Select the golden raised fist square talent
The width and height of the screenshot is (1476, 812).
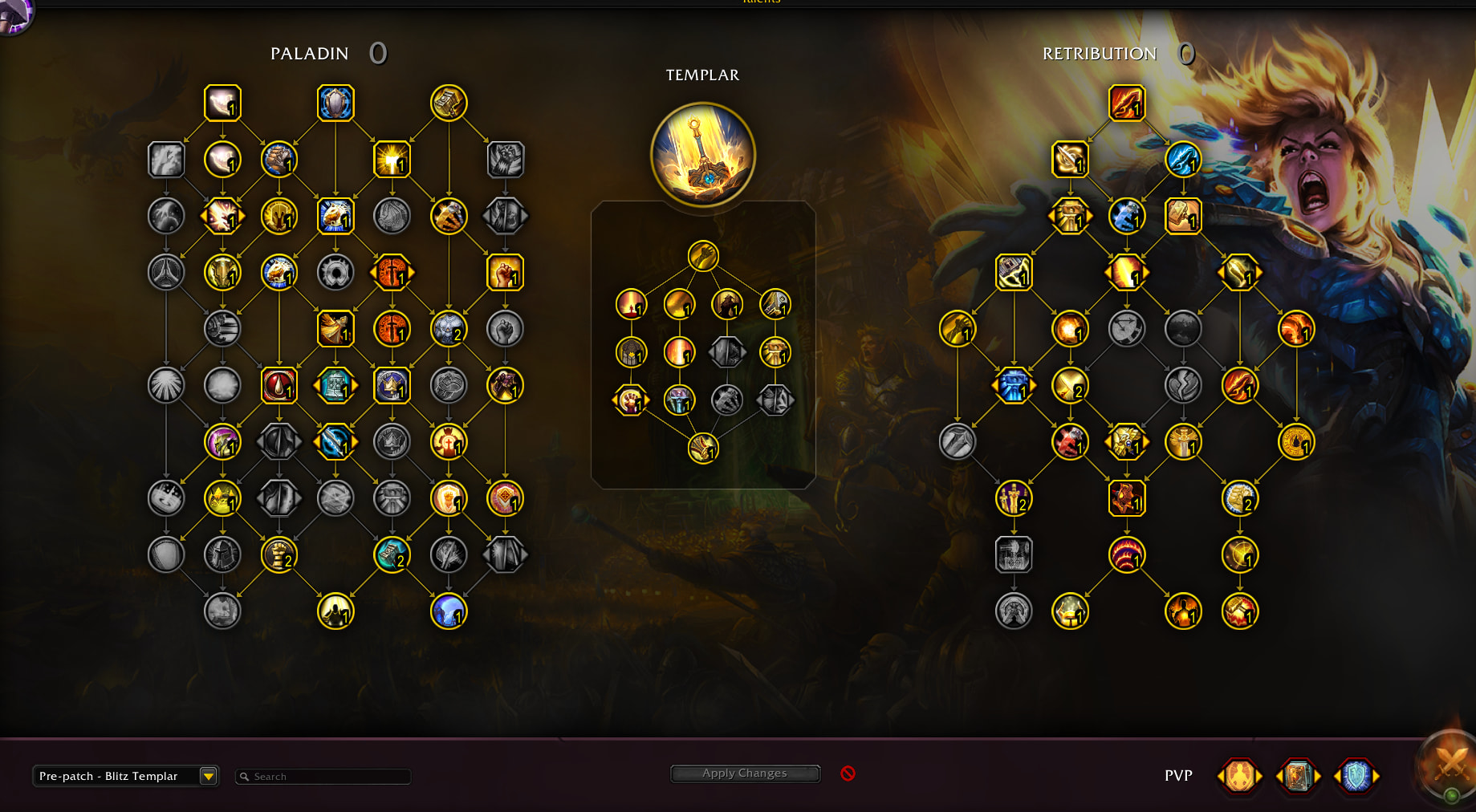[x=505, y=273]
